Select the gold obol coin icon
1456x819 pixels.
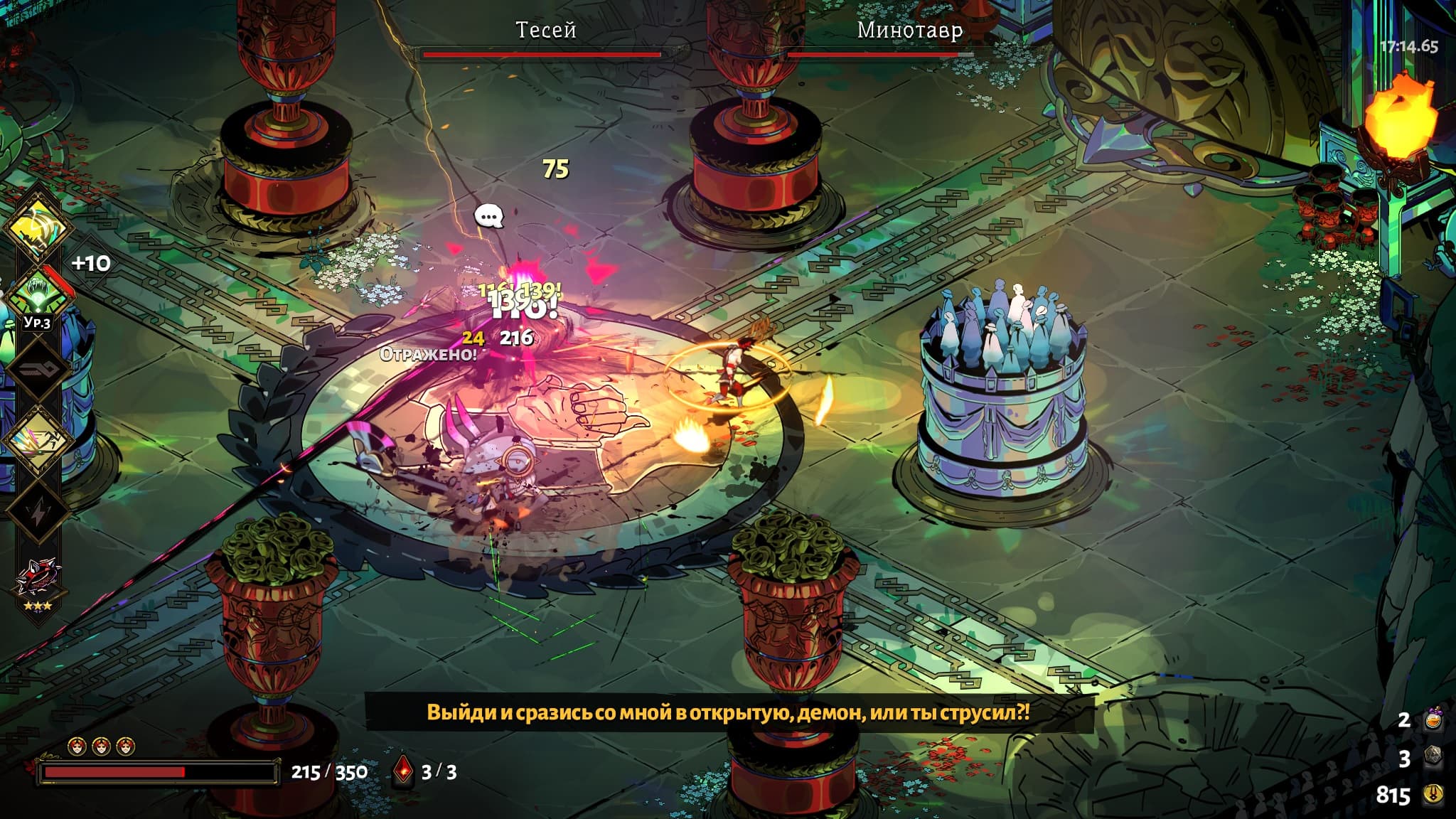(x=1433, y=794)
